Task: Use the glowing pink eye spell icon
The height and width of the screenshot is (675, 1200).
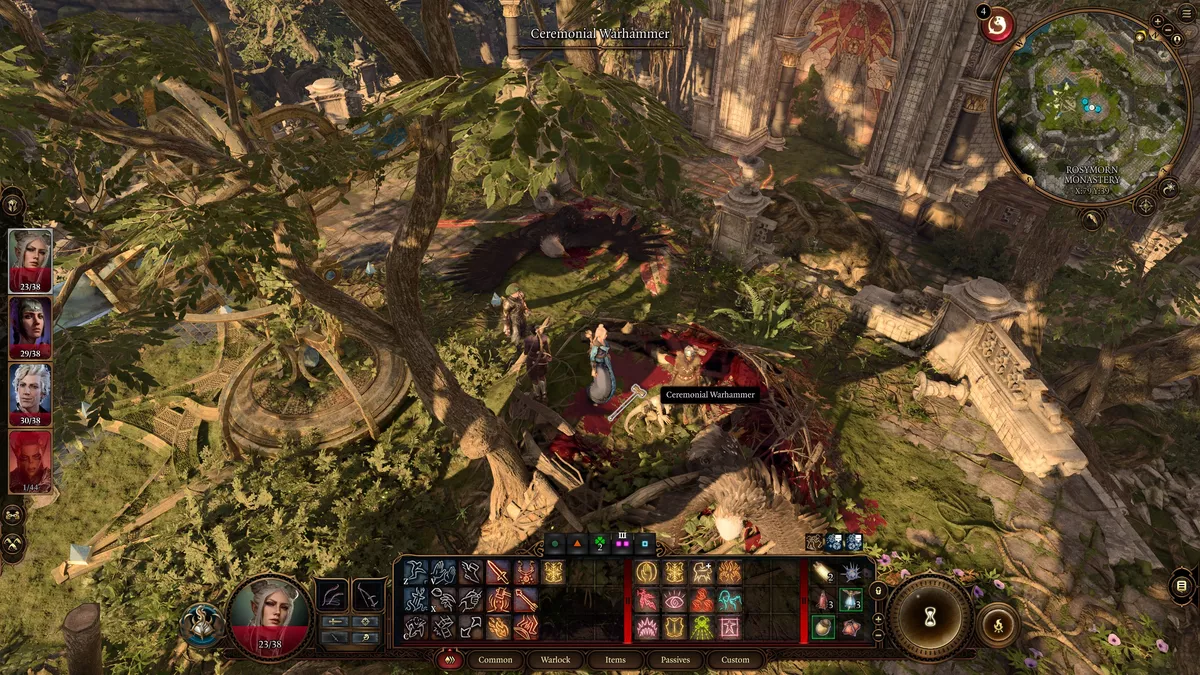Action: pos(675,600)
